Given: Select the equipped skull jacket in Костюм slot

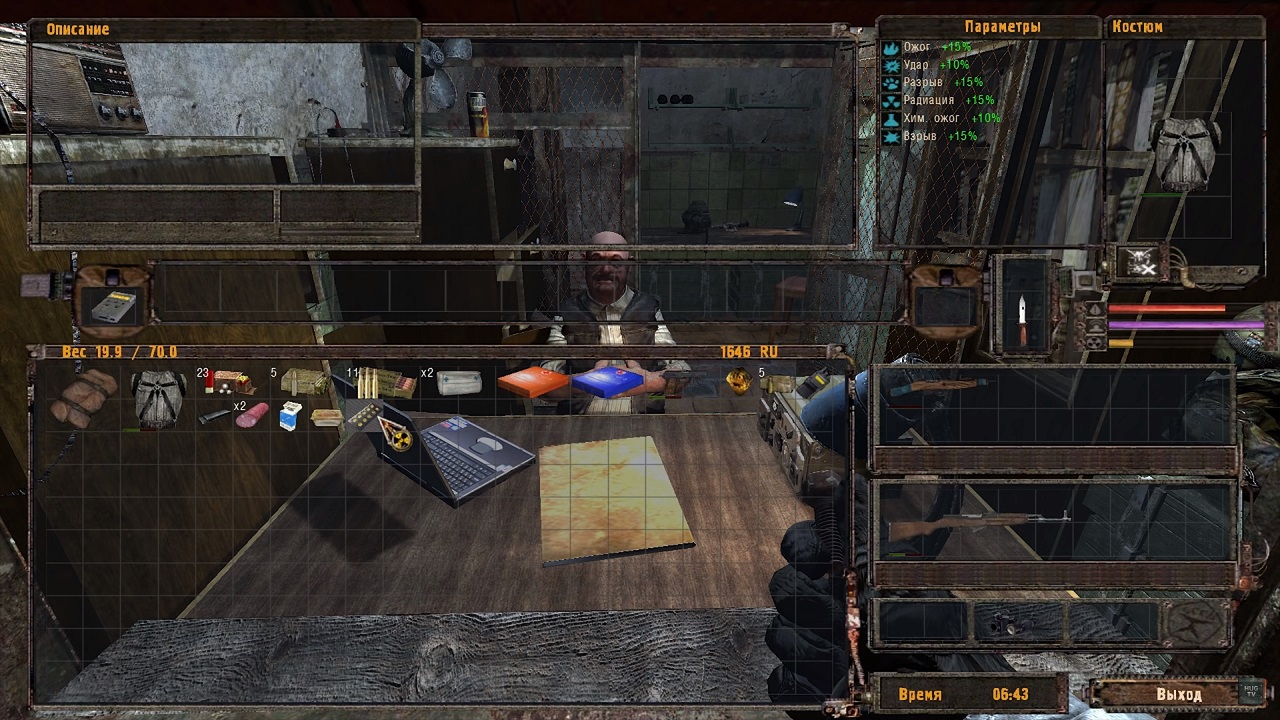Looking at the screenshot, I should pos(1183,153).
